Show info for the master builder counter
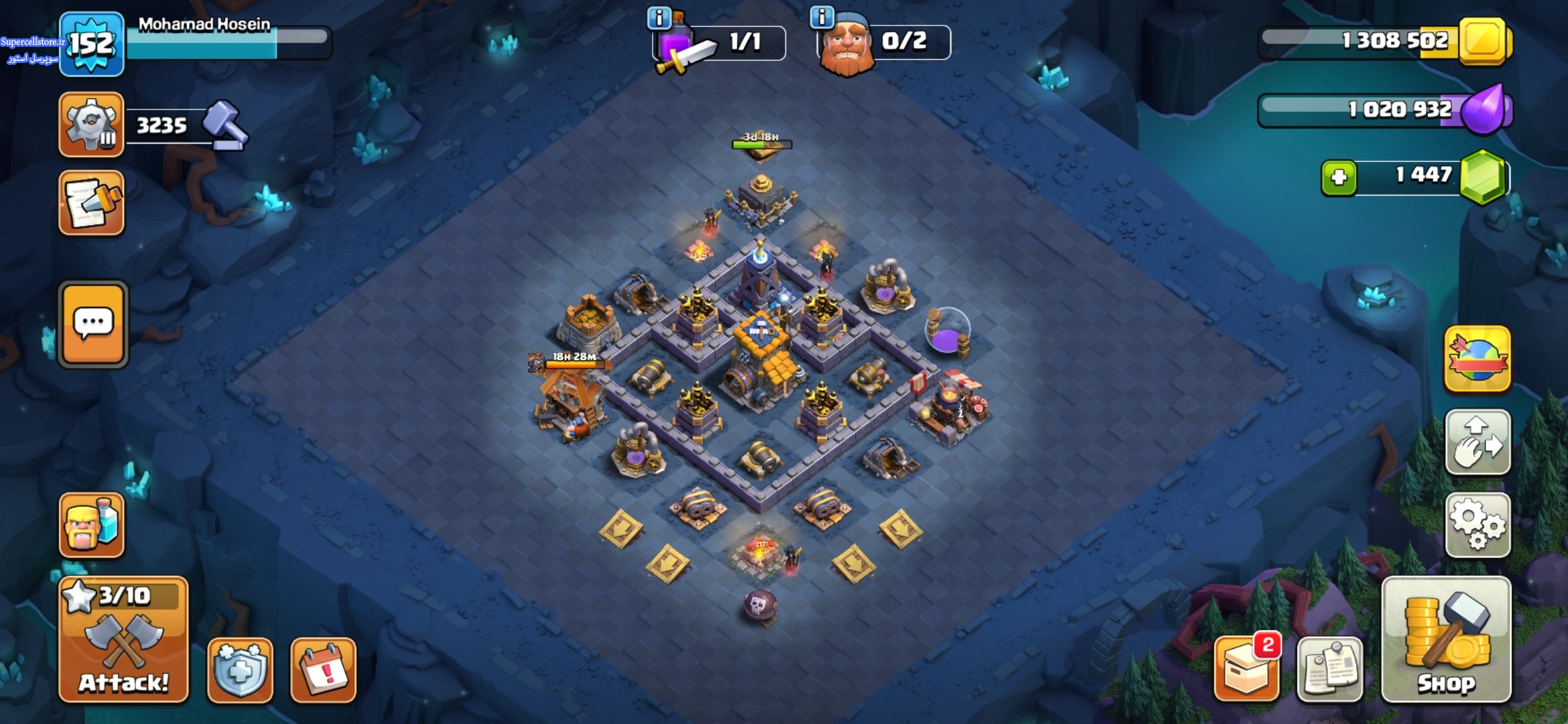The image size is (1568, 724). coord(822,17)
